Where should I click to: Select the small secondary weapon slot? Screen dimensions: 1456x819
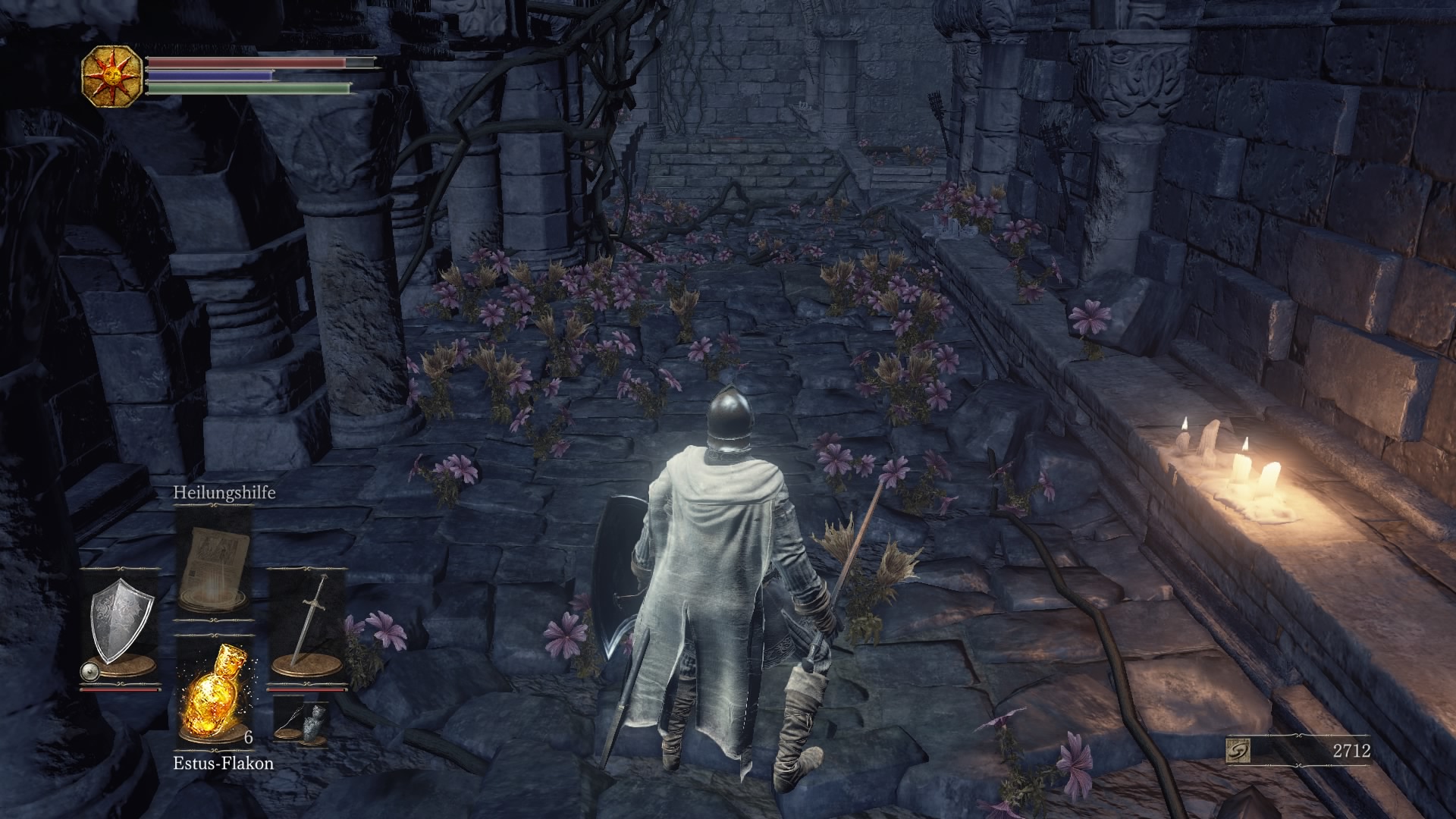coord(301,721)
